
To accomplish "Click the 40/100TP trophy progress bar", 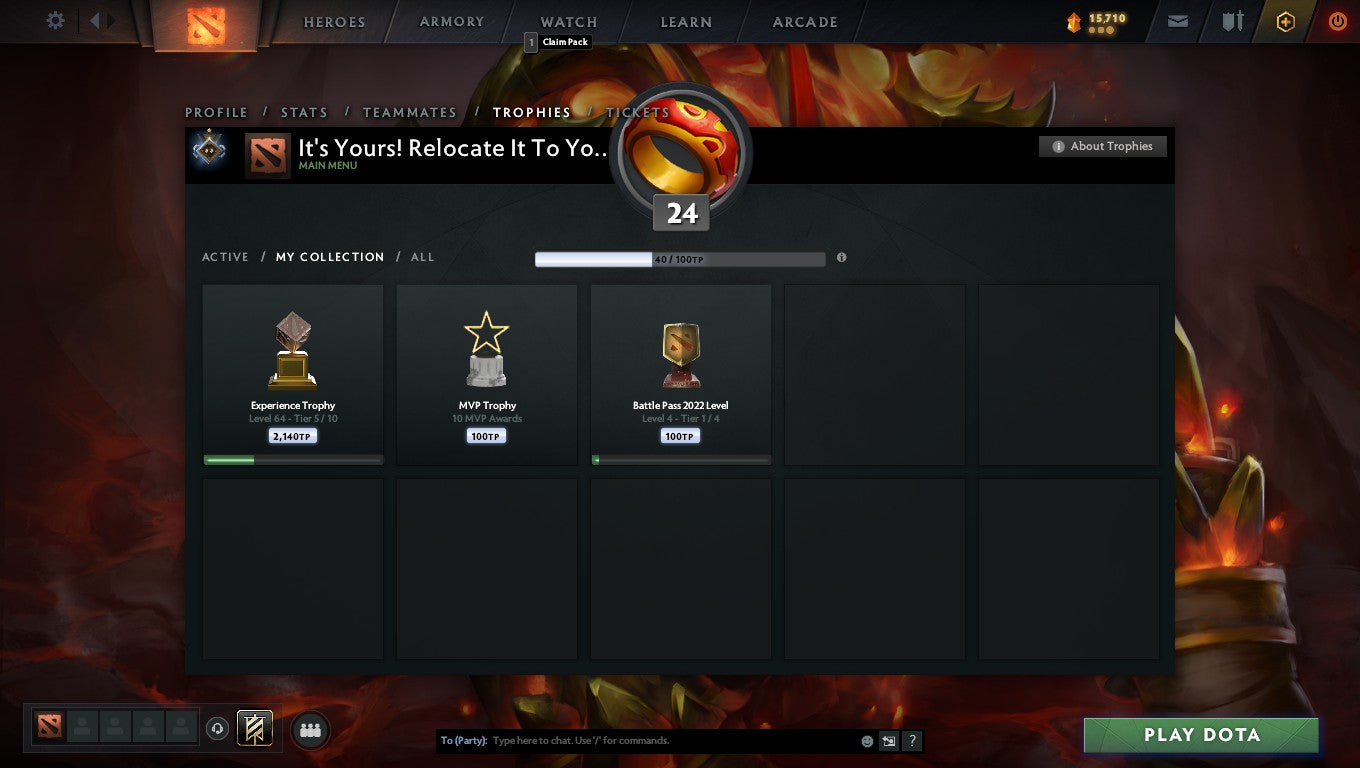I will click(x=680, y=258).
